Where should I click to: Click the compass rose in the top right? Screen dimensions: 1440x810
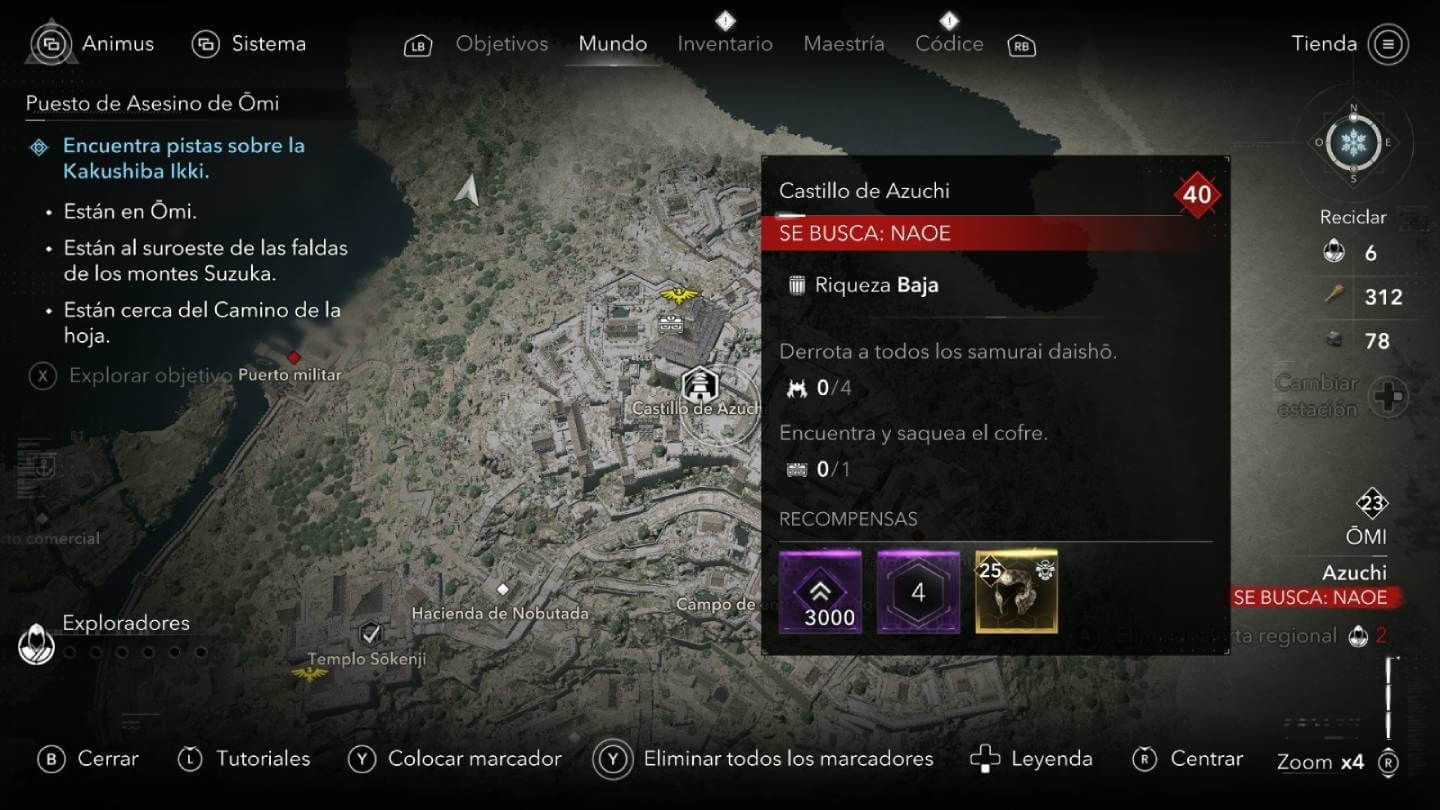coord(1355,143)
